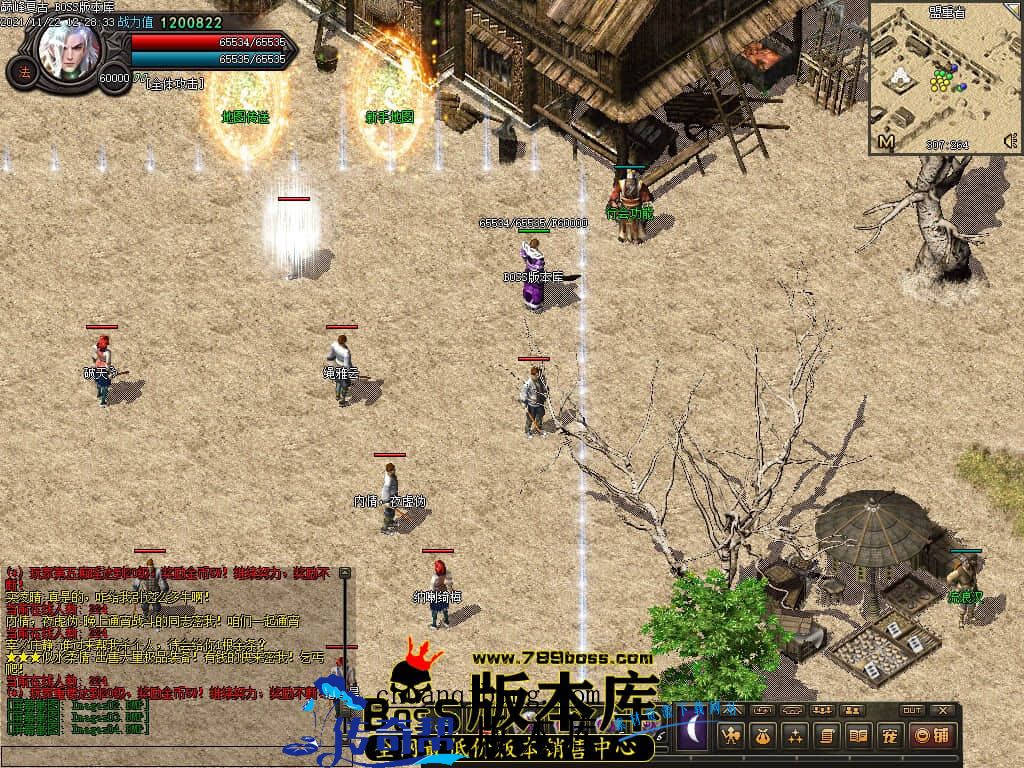Open the scroll quest log
This screenshot has width=1024, height=768.
pos(827,737)
